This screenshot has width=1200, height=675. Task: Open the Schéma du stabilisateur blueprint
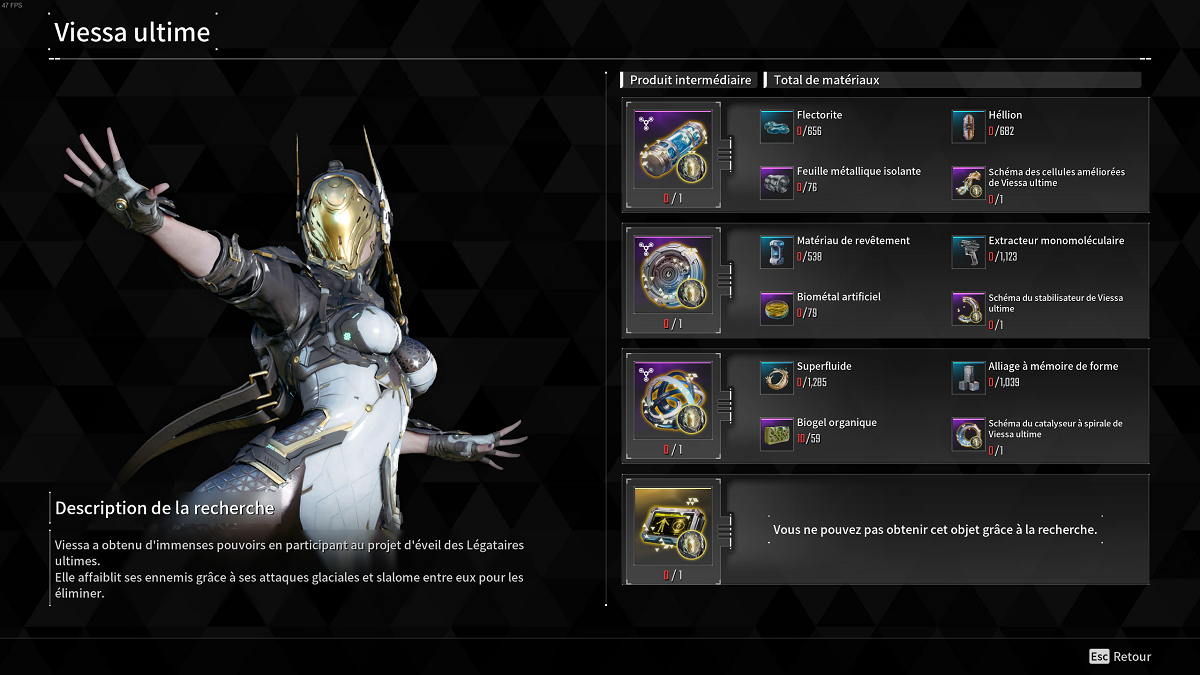coord(968,307)
